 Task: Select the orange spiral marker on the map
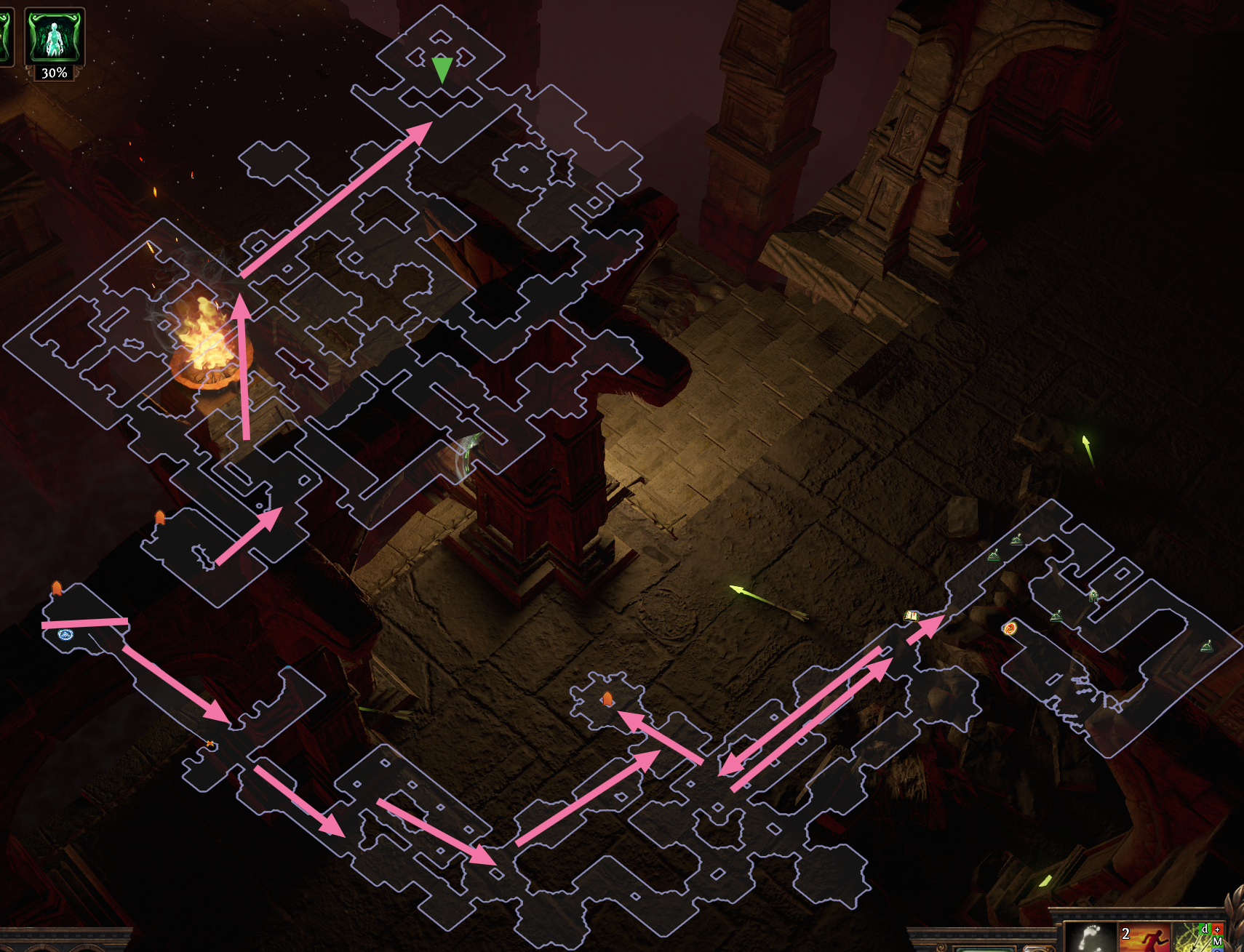pyautogui.click(x=1010, y=628)
